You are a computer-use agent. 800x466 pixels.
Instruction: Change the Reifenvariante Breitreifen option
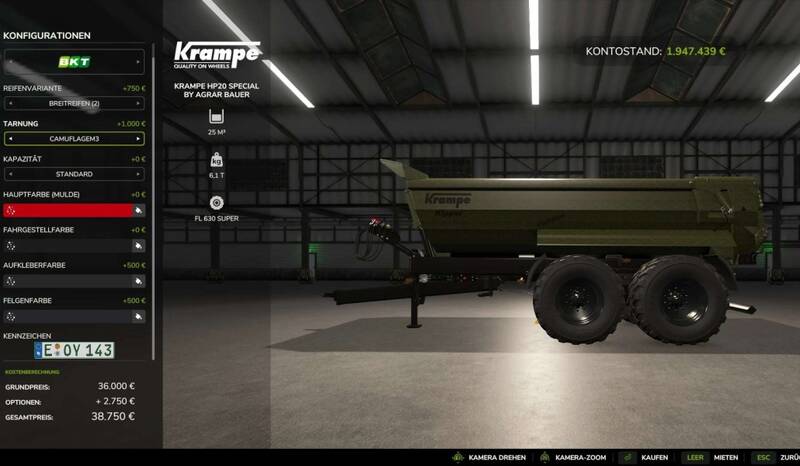(74, 103)
